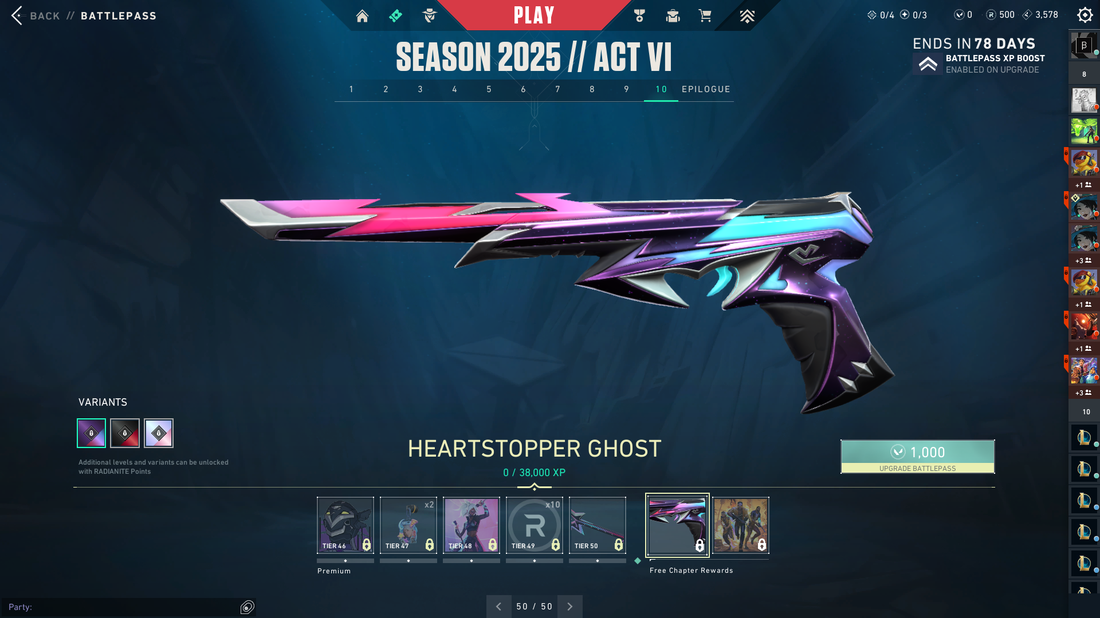The width and height of the screenshot is (1100, 618).
Task: Open the settings gear
Action: 1085,15
